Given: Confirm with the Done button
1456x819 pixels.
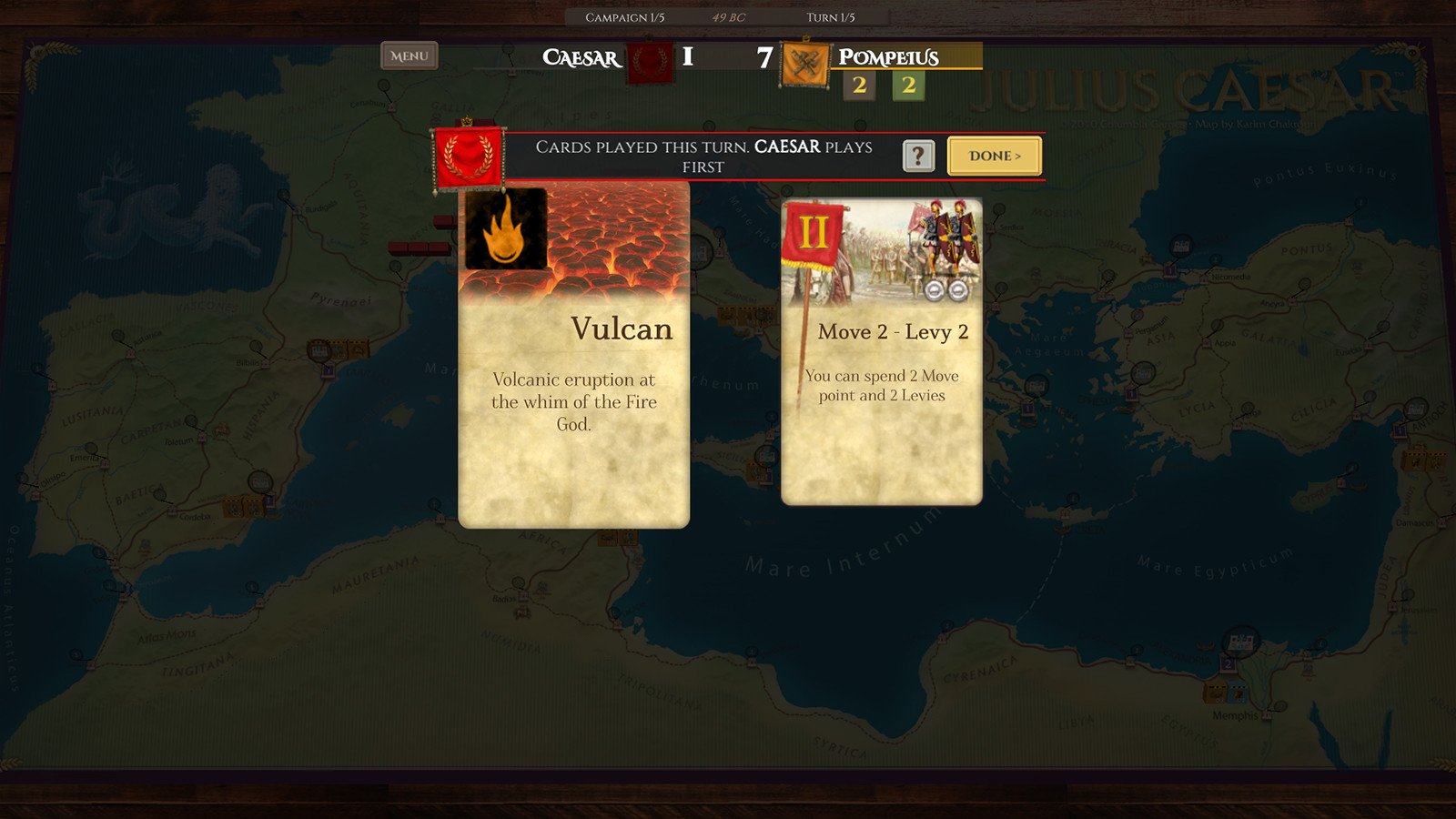Looking at the screenshot, I should 994,156.
